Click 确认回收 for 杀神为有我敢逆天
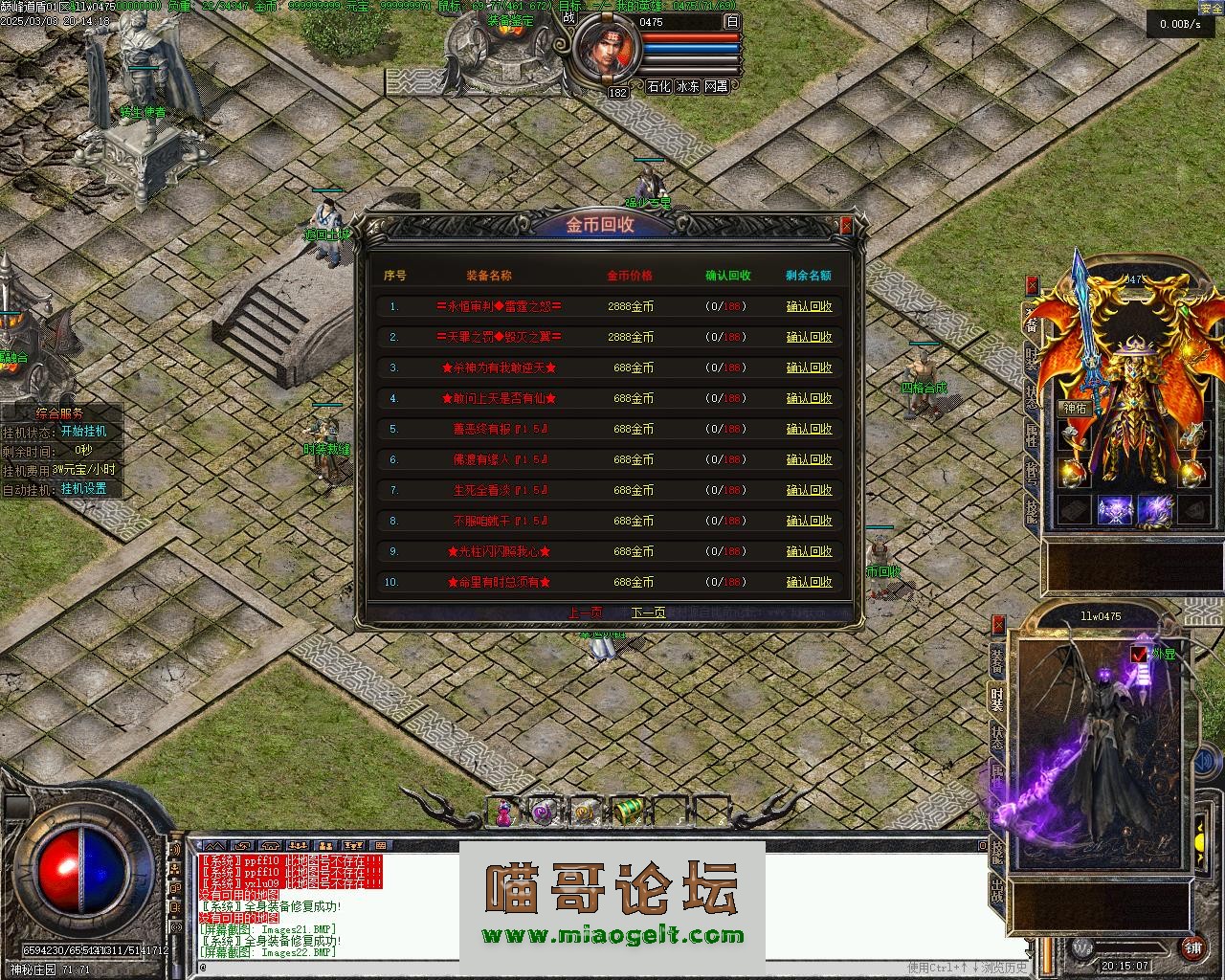The width and height of the screenshot is (1225, 980). coord(809,368)
